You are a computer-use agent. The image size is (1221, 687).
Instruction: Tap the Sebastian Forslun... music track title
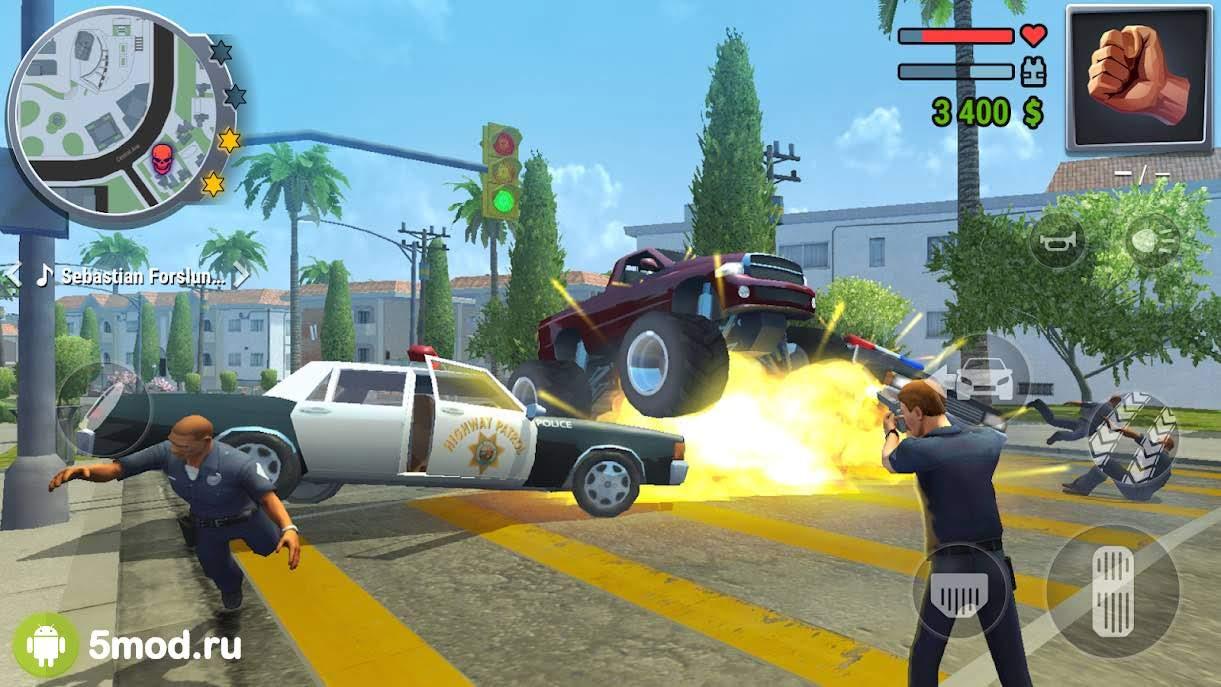coord(142,275)
